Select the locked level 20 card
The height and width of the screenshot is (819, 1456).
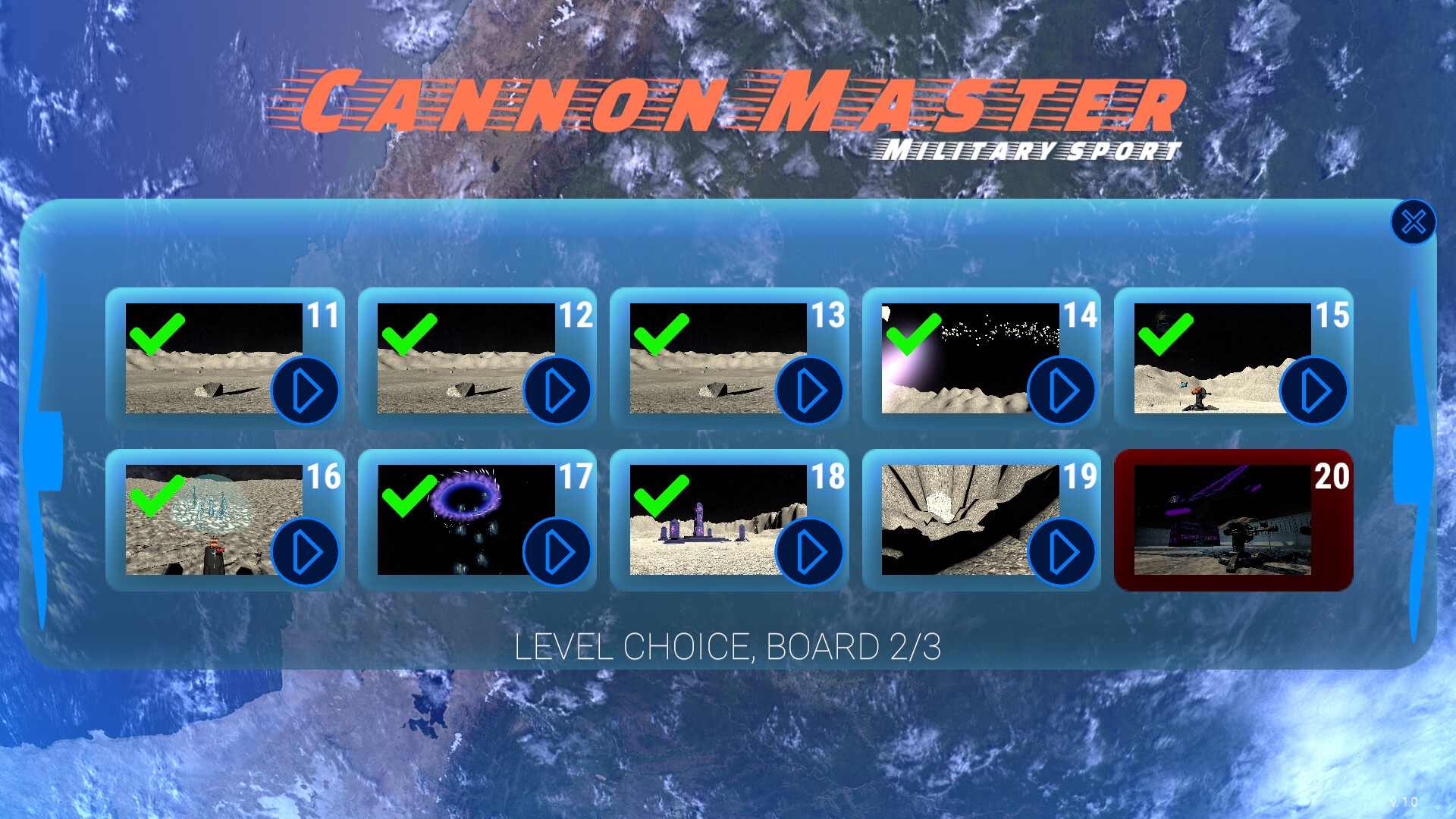1235,523
